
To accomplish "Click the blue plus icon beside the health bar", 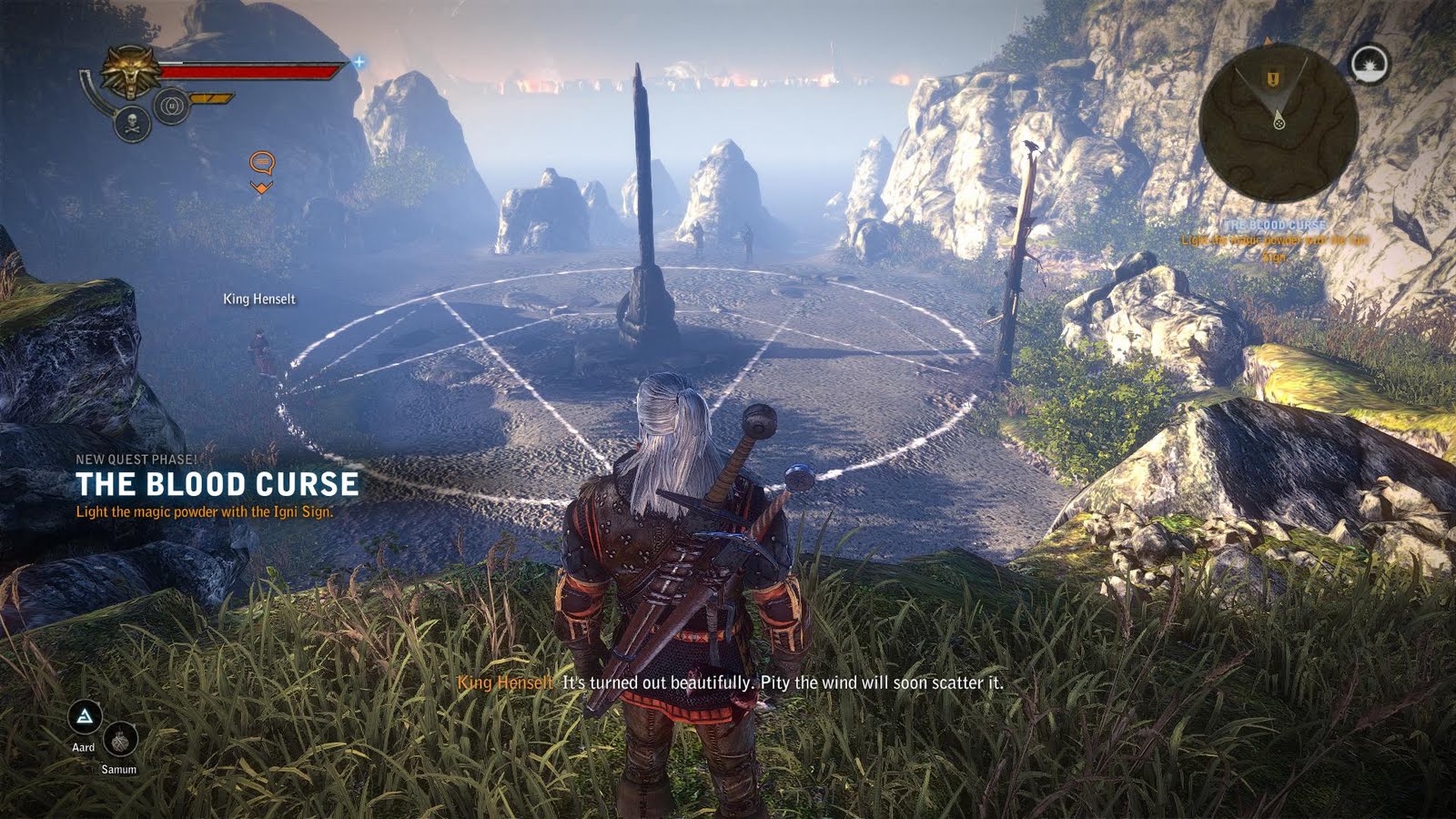I will point(360,63).
